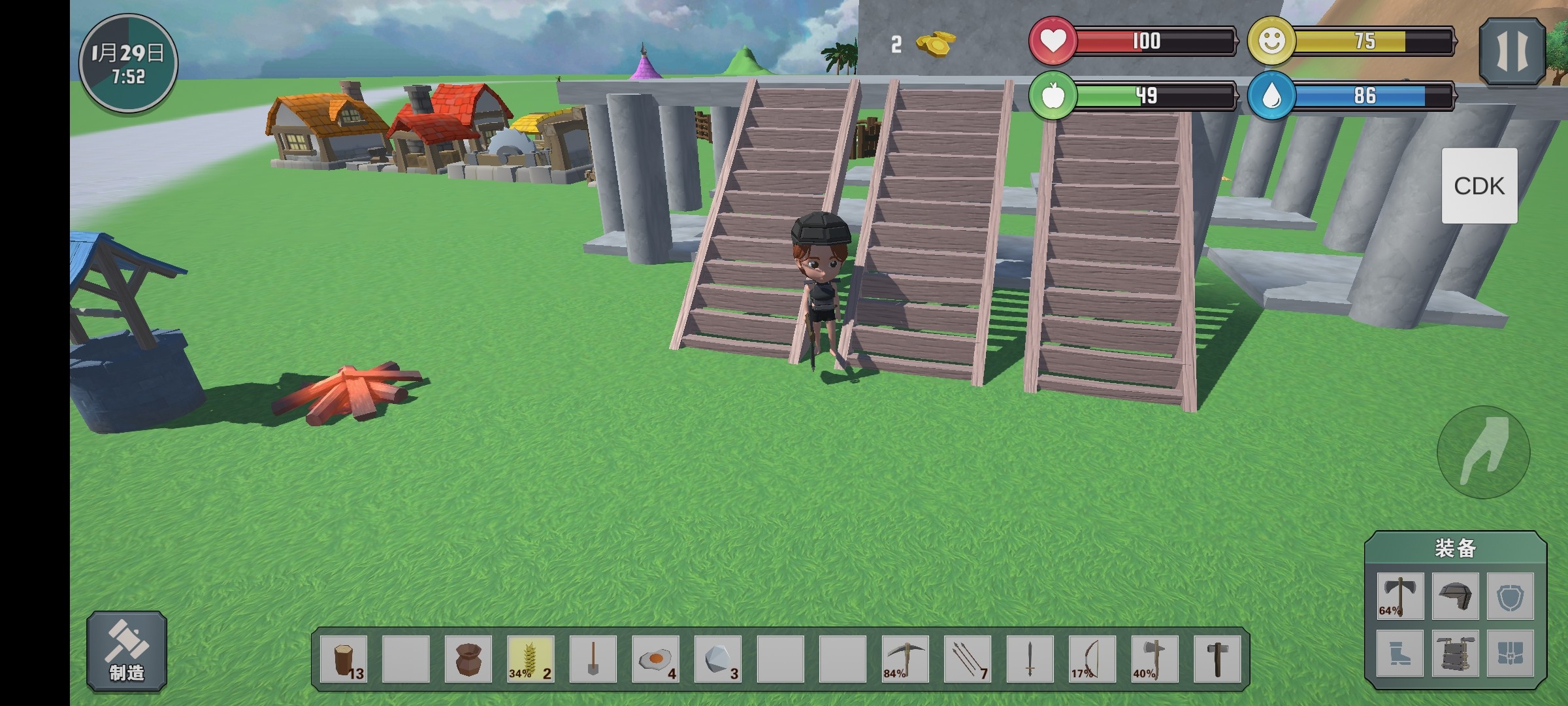Pause the game
The height and width of the screenshot is (706, 1568).
(x=1512, y=52)
